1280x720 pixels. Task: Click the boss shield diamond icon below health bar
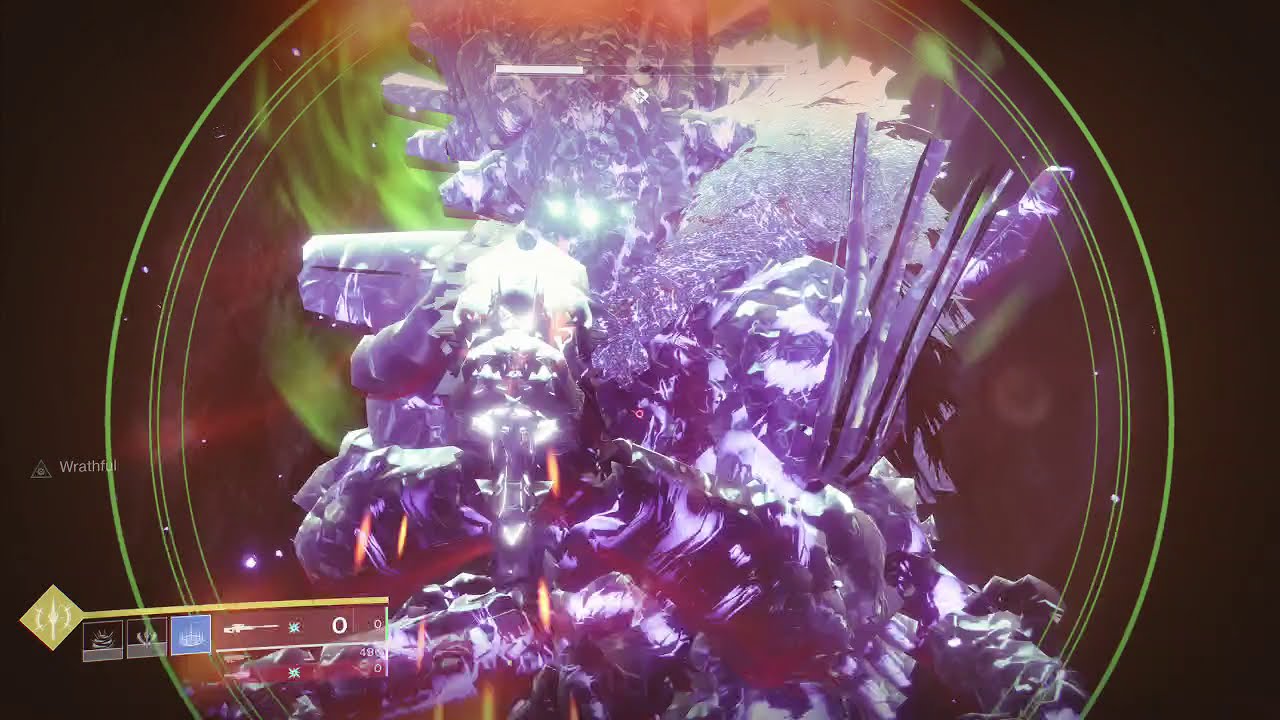click(x=639, y=95)
